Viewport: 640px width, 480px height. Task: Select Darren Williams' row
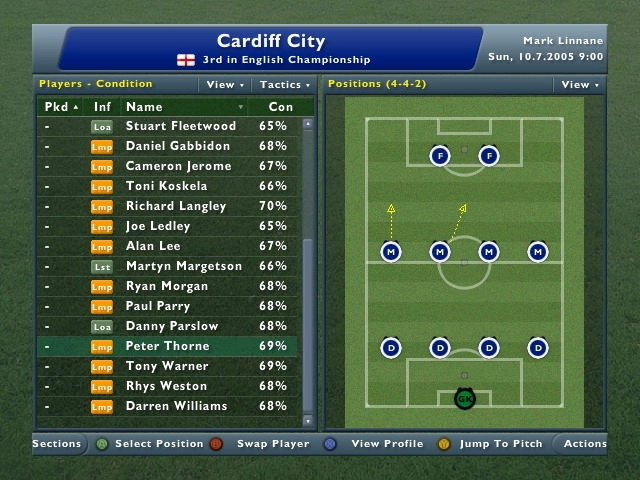click(x=177, y=406)
